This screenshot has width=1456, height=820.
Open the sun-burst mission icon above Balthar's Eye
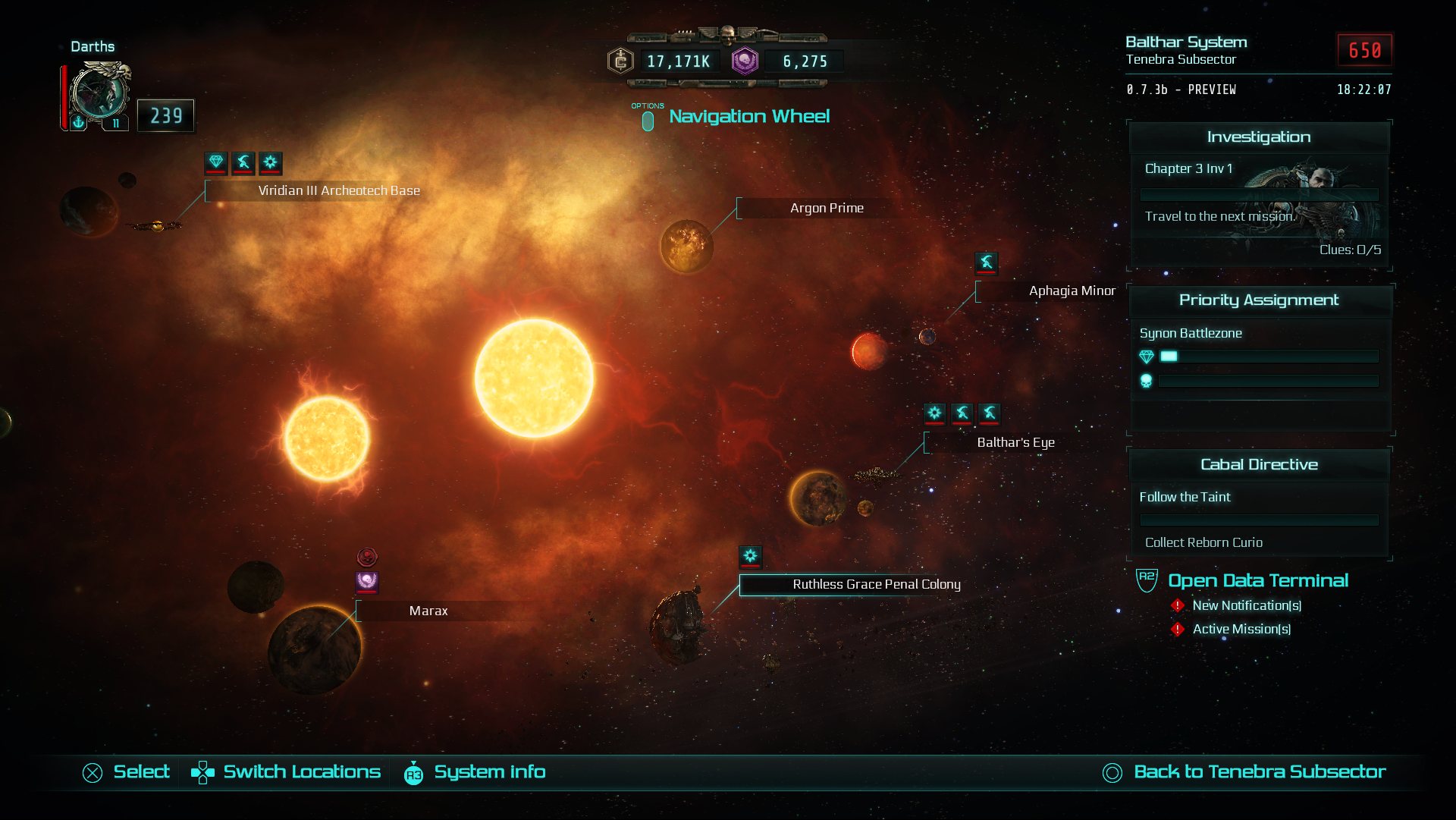[935, 414]
